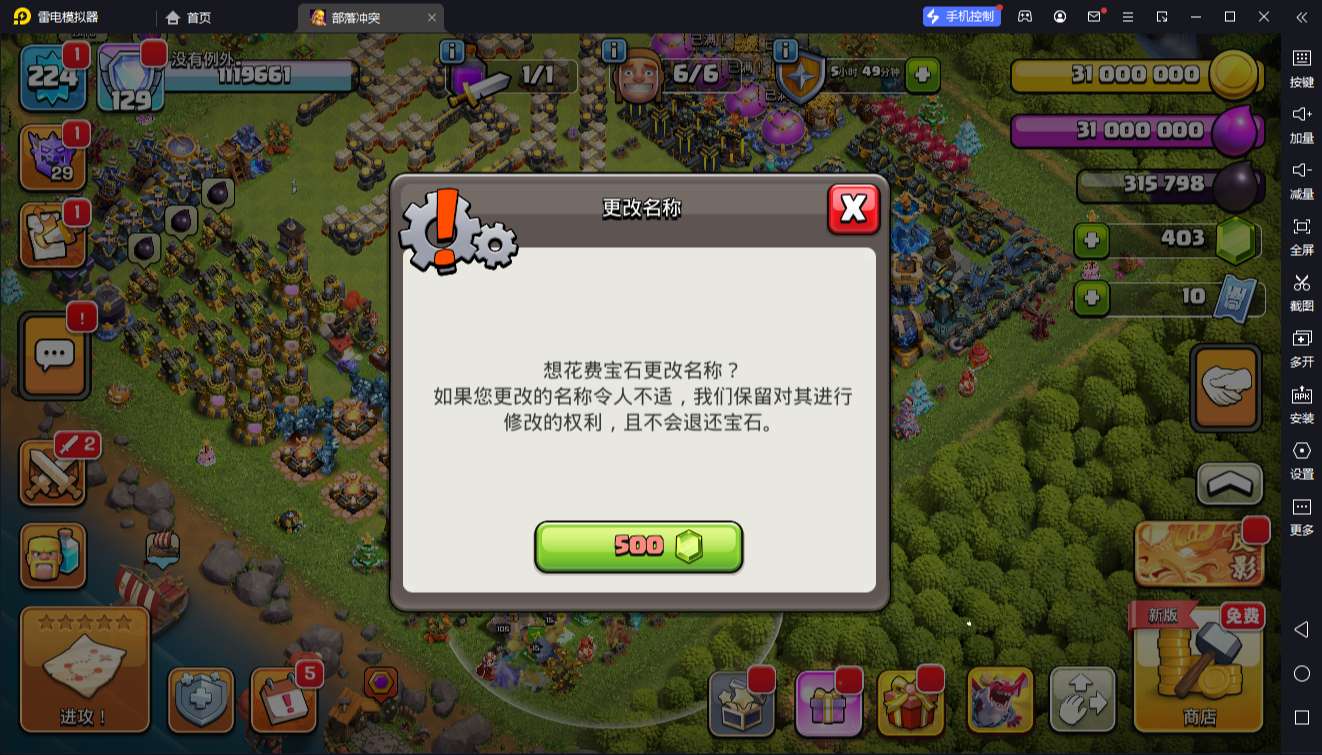
Task: Confirm name change with the 500 gem button
Action: pyautogui.click(x=639, y=546)
